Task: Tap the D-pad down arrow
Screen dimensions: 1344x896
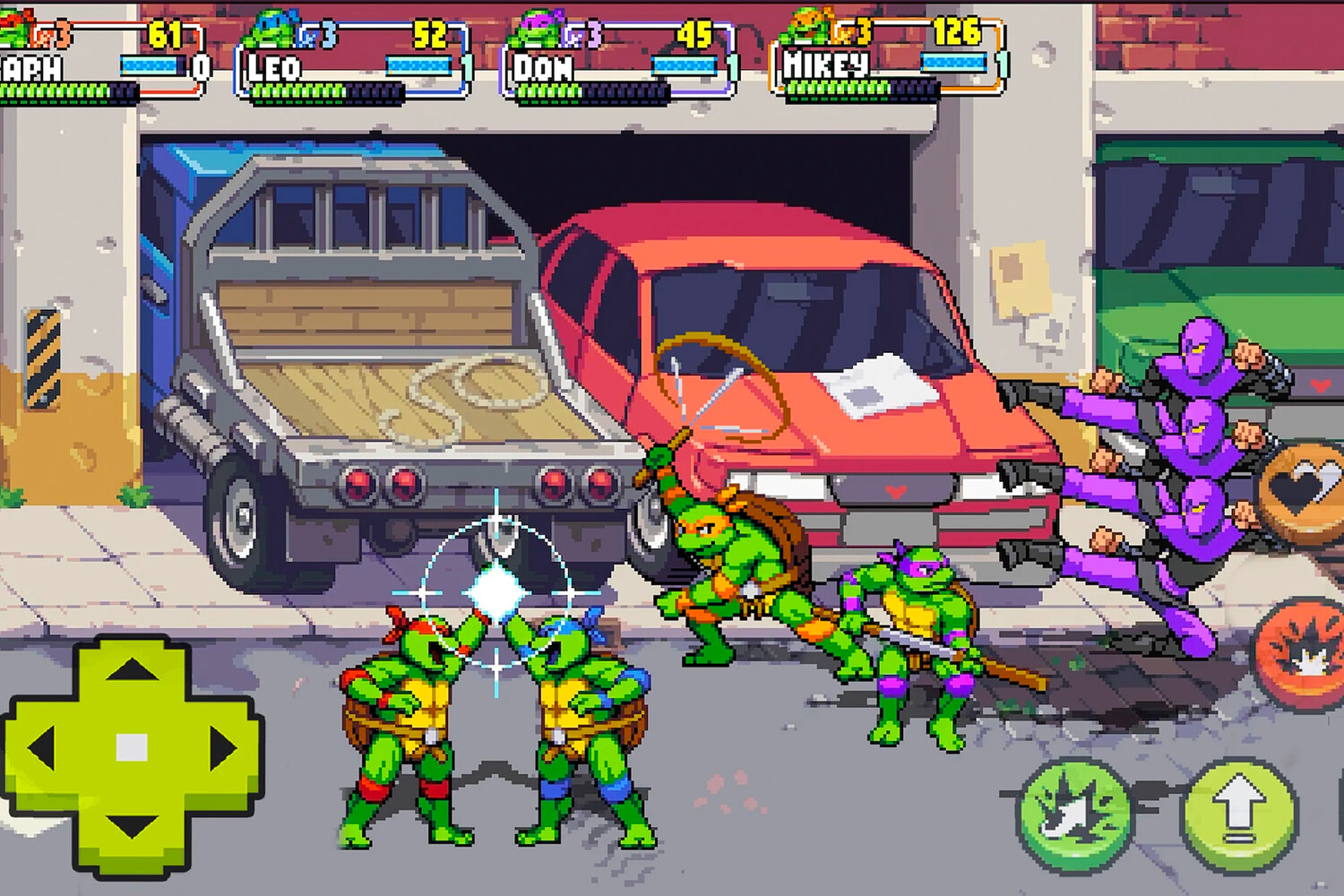Action: (x=133, y=826)
